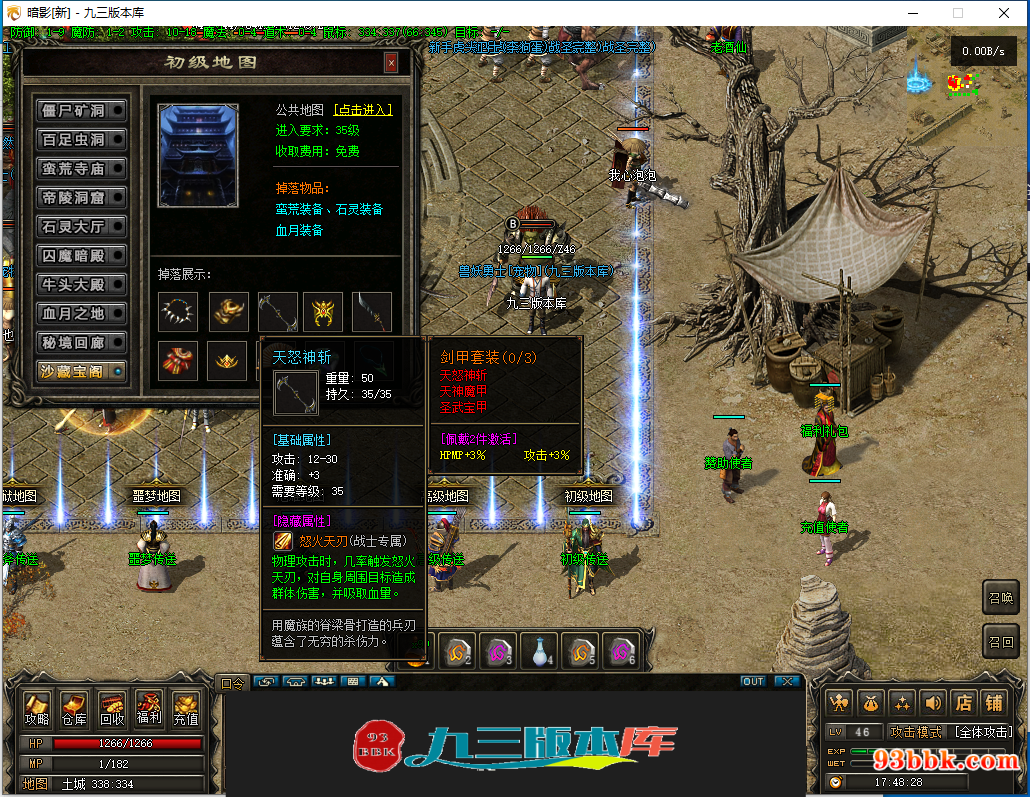Inspect the red armor drop icon

[178, 361]
